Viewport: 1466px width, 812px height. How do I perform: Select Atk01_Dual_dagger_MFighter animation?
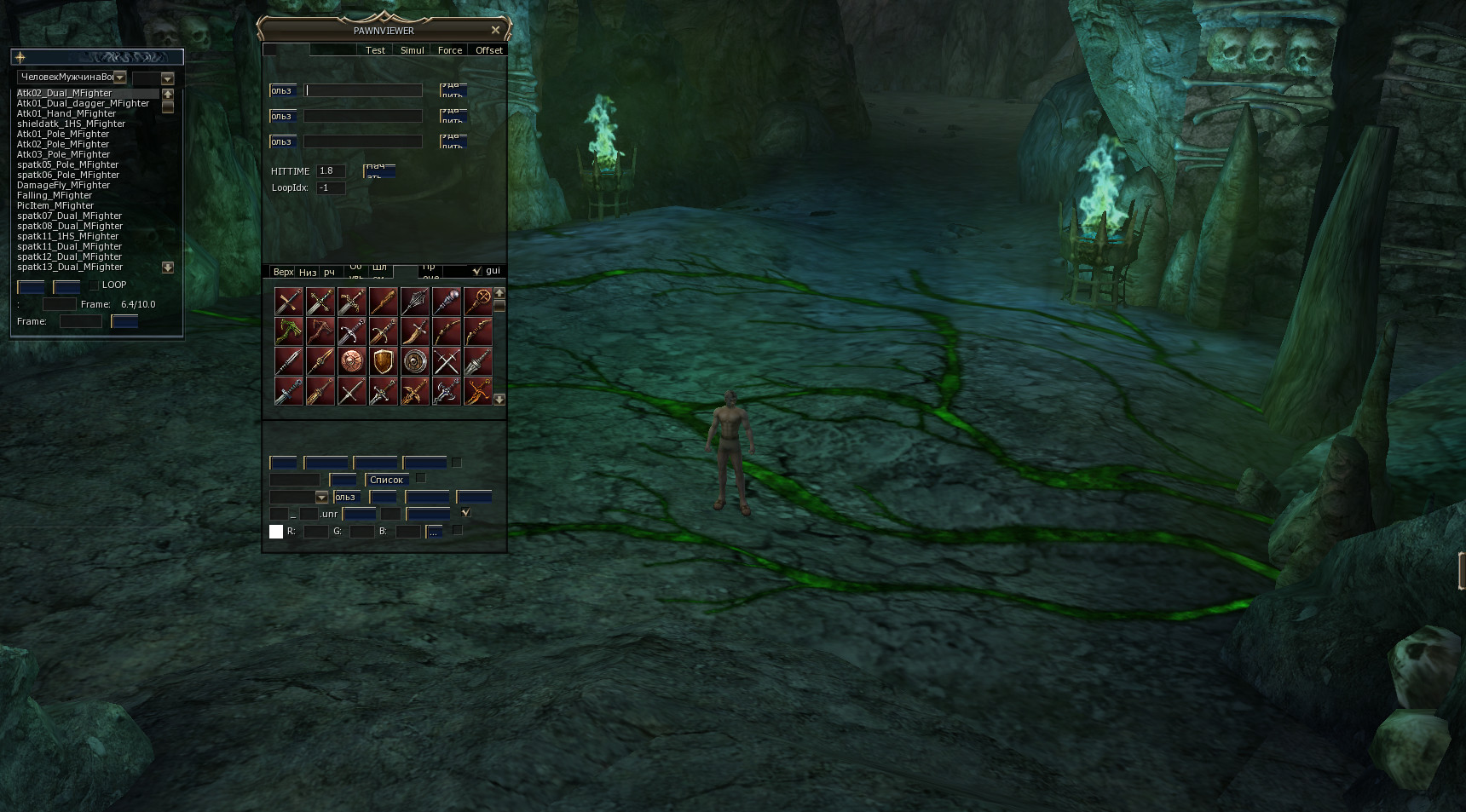coord(83,103)
